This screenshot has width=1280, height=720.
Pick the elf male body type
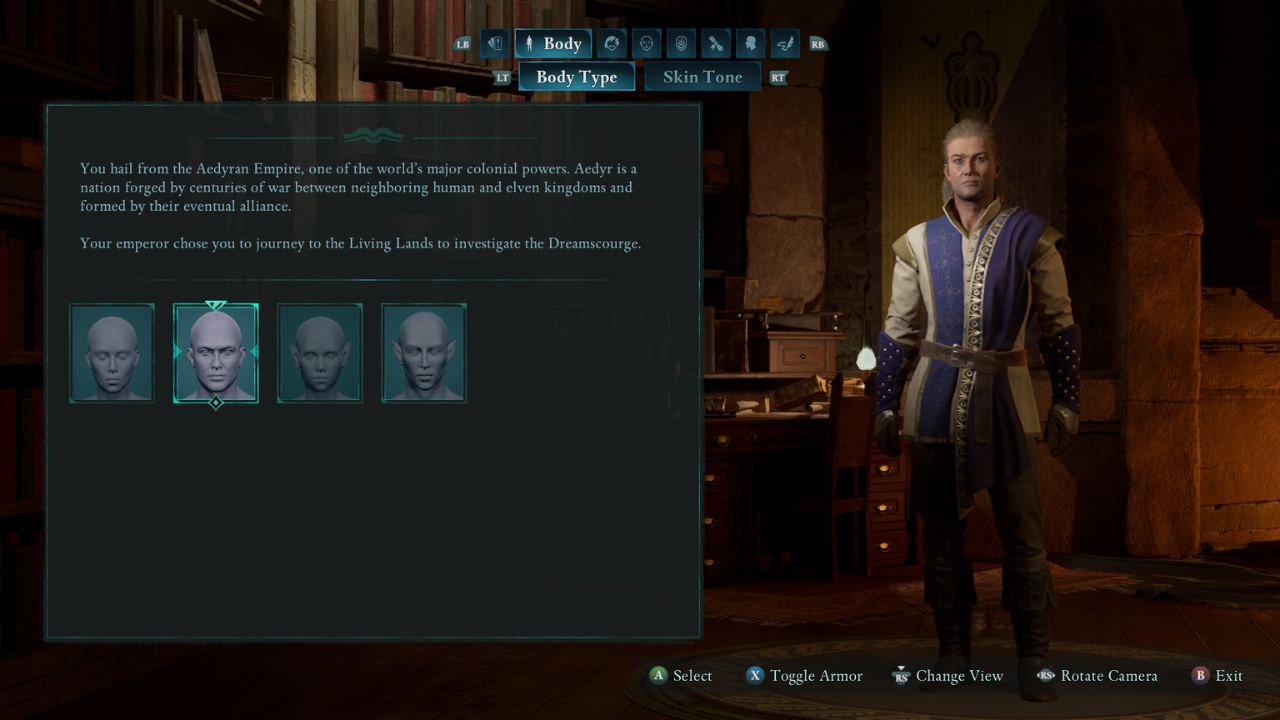click(x=424, y=353)
